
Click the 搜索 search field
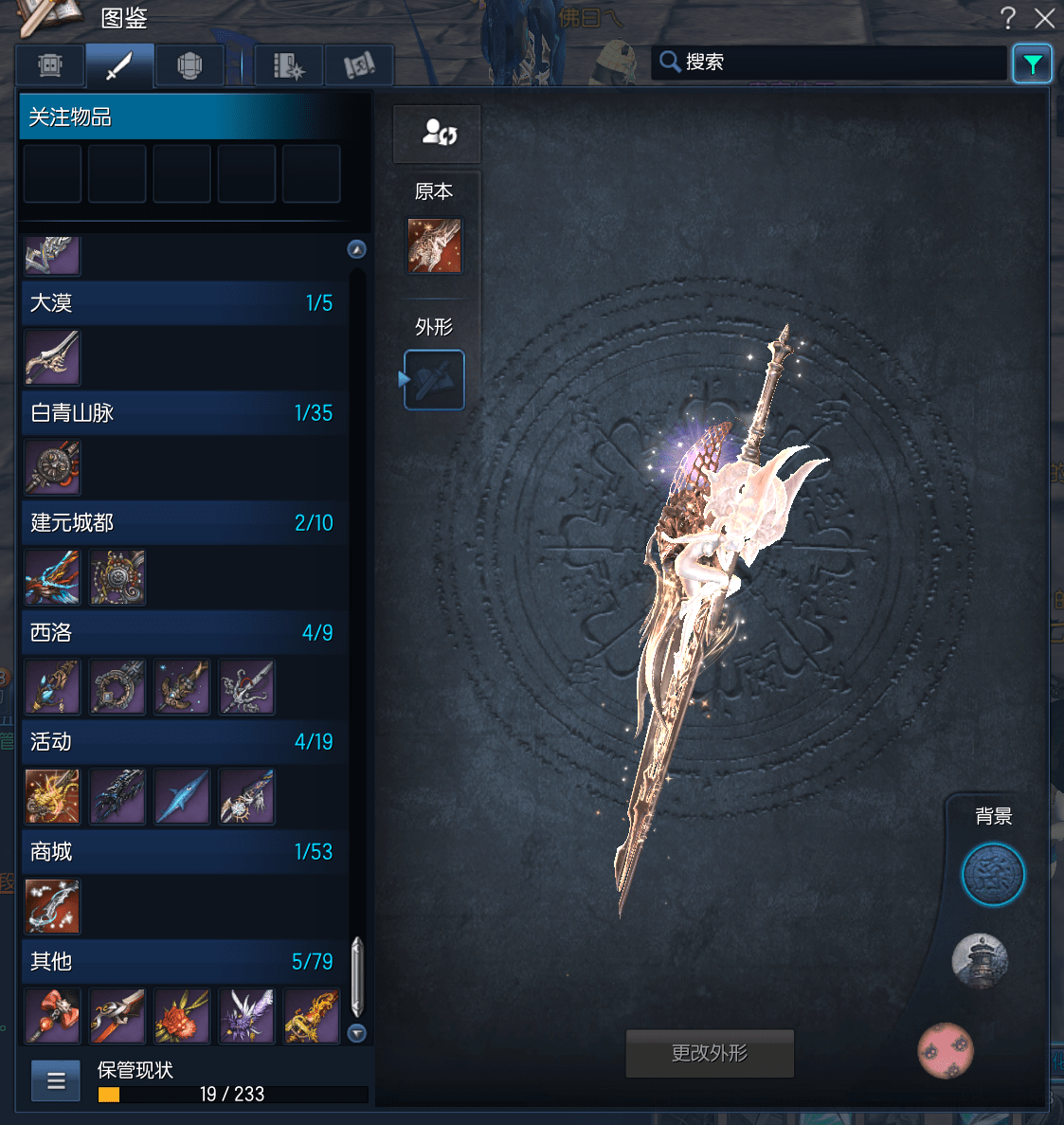coord(829,63)
